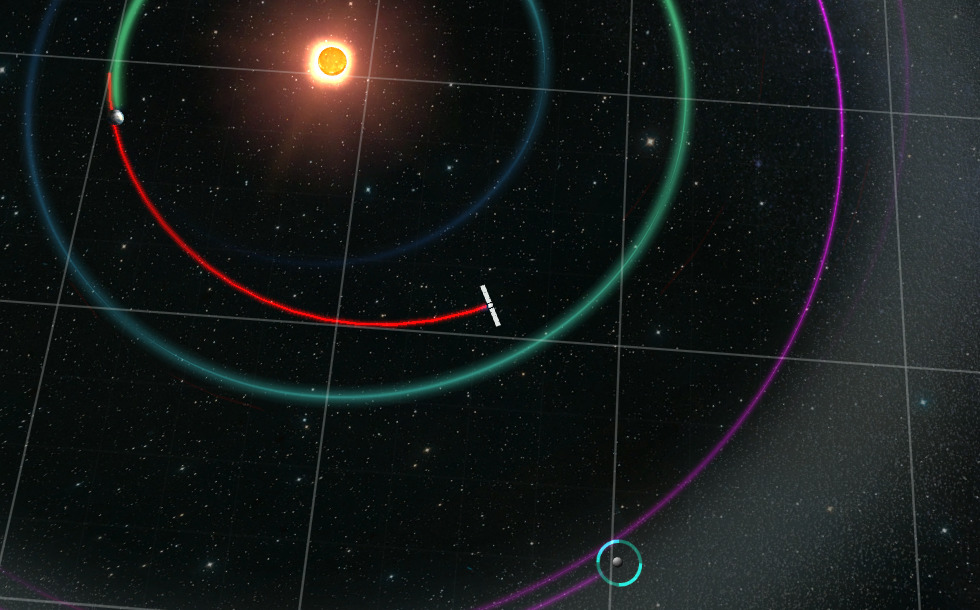Image resolution: width=980 pixels, height=610 pixels.
Task: Click the white spacecraft marker on the red trajectory
Action: coord(490,305)
